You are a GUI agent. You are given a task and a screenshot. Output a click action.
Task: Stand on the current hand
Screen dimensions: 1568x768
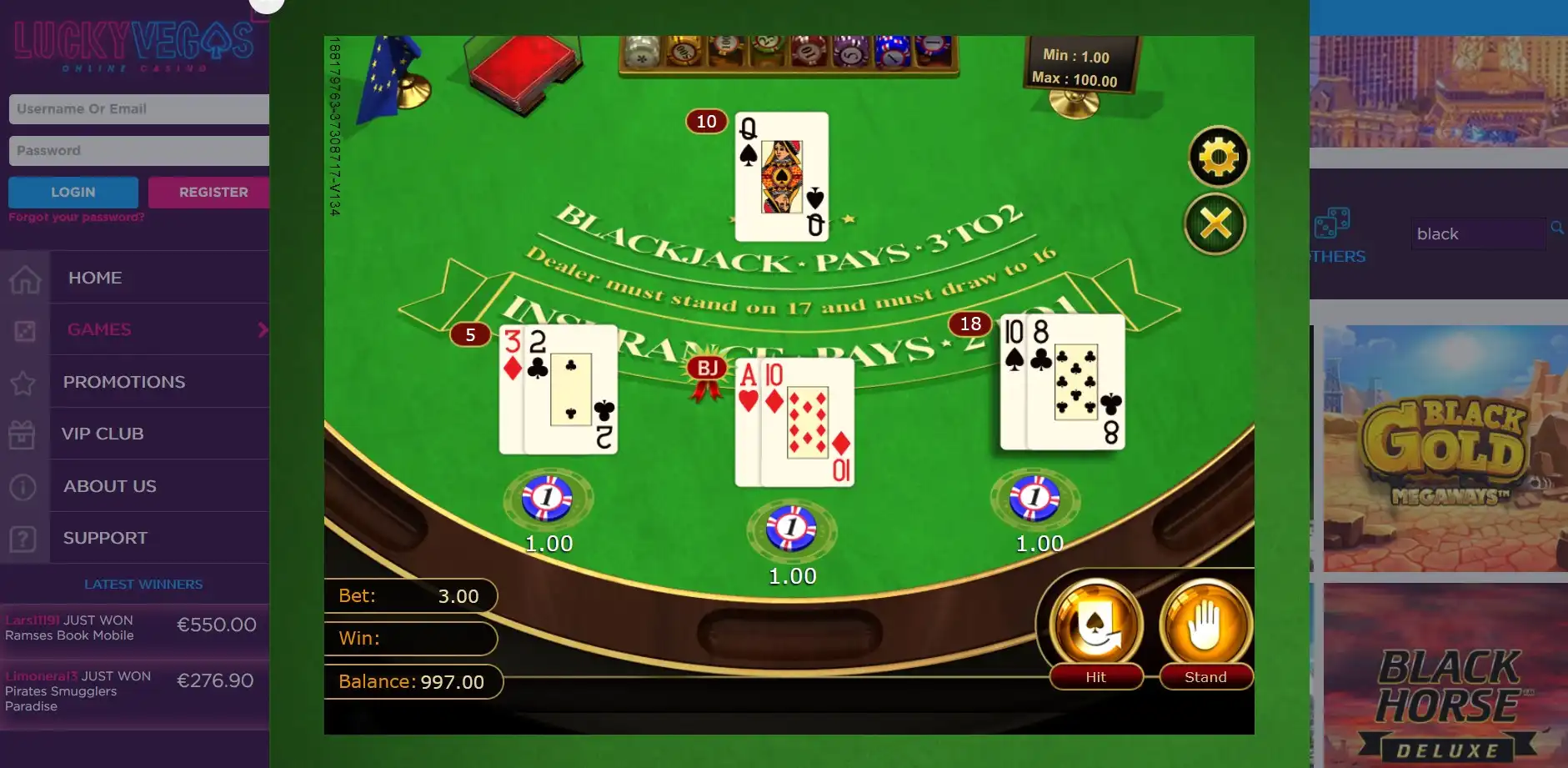click(x=1205, y=631)
